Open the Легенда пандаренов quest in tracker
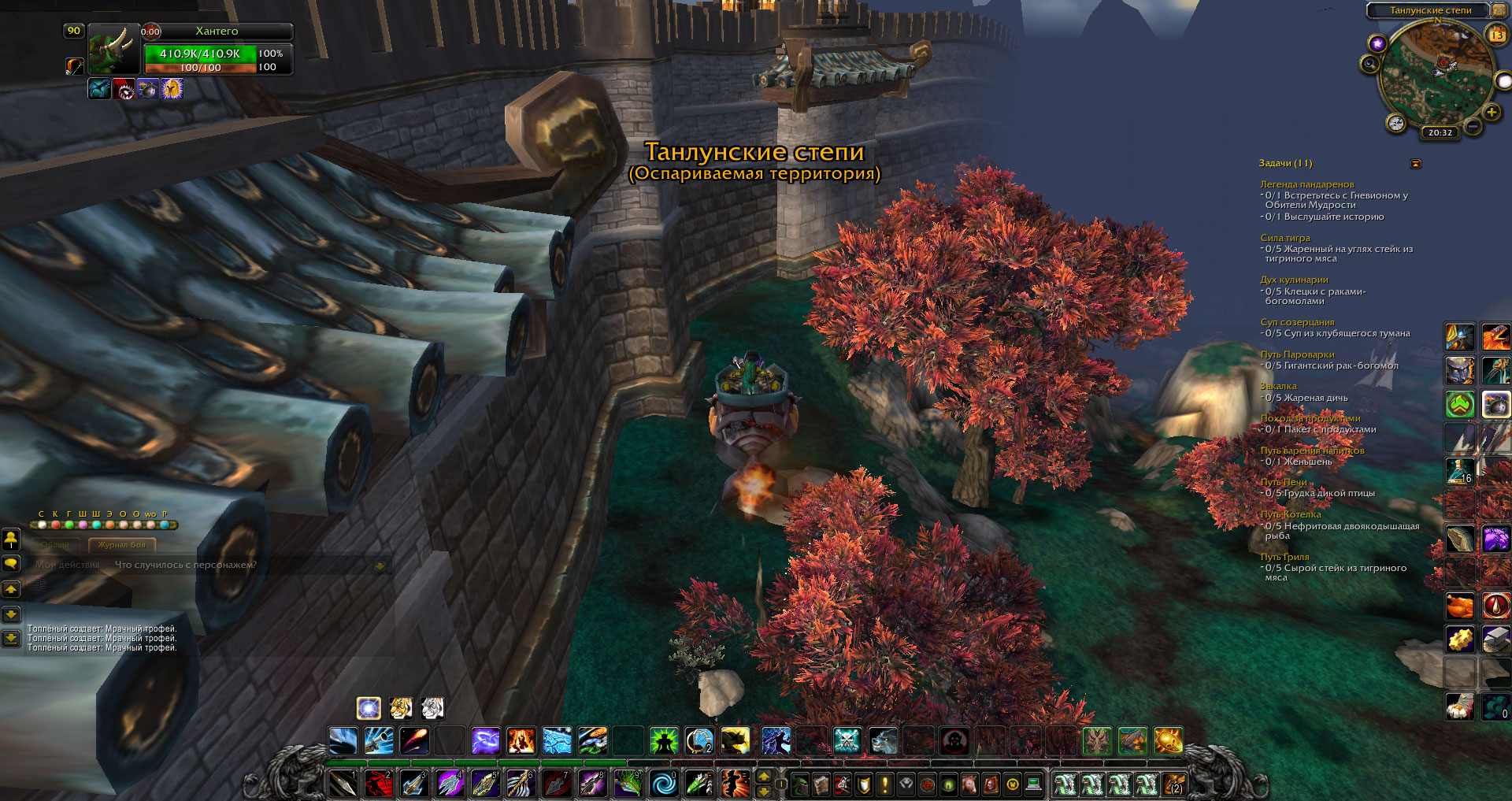 click(x=1306, y=184)
